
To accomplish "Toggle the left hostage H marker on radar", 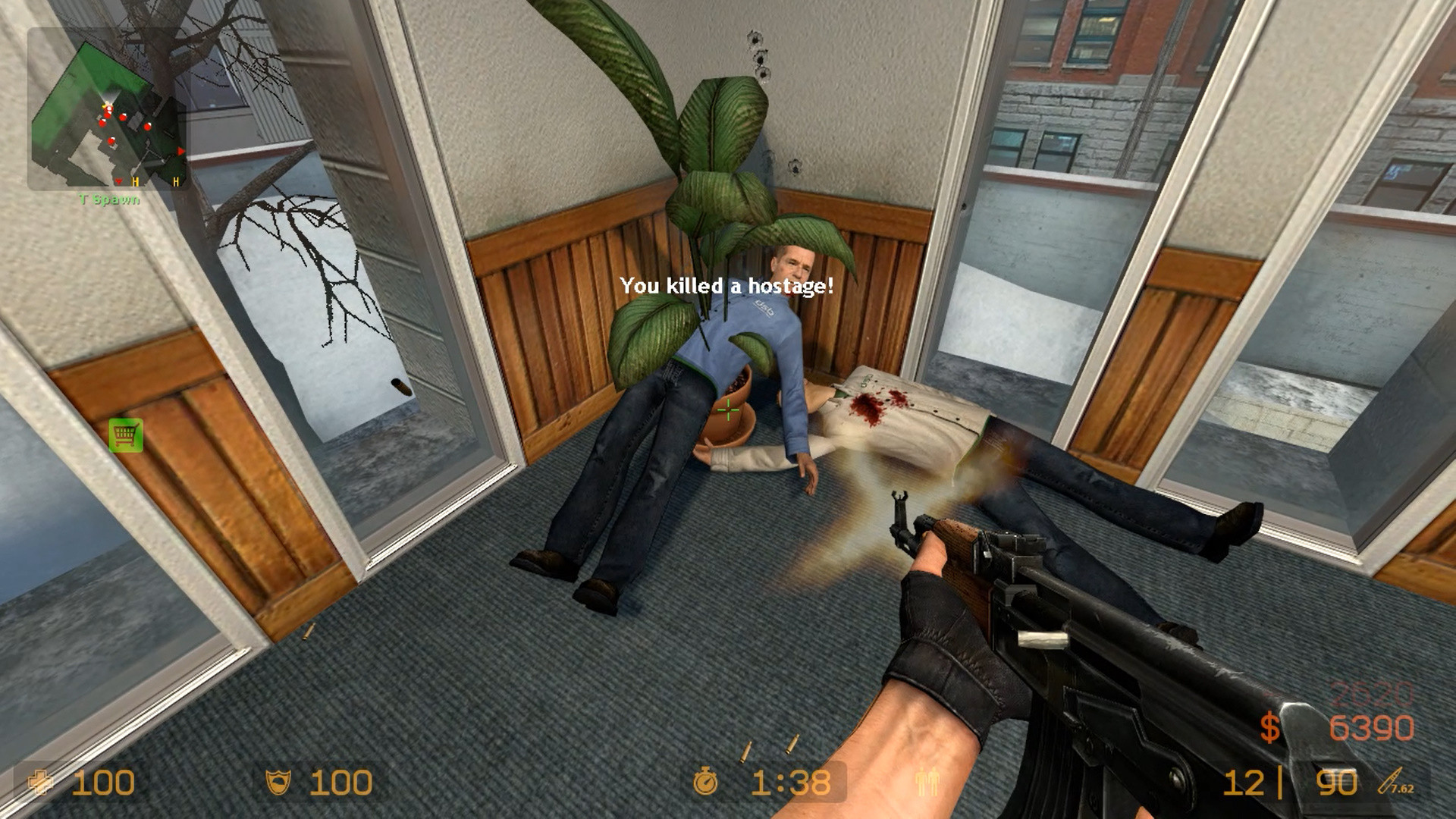I will 136,182.
